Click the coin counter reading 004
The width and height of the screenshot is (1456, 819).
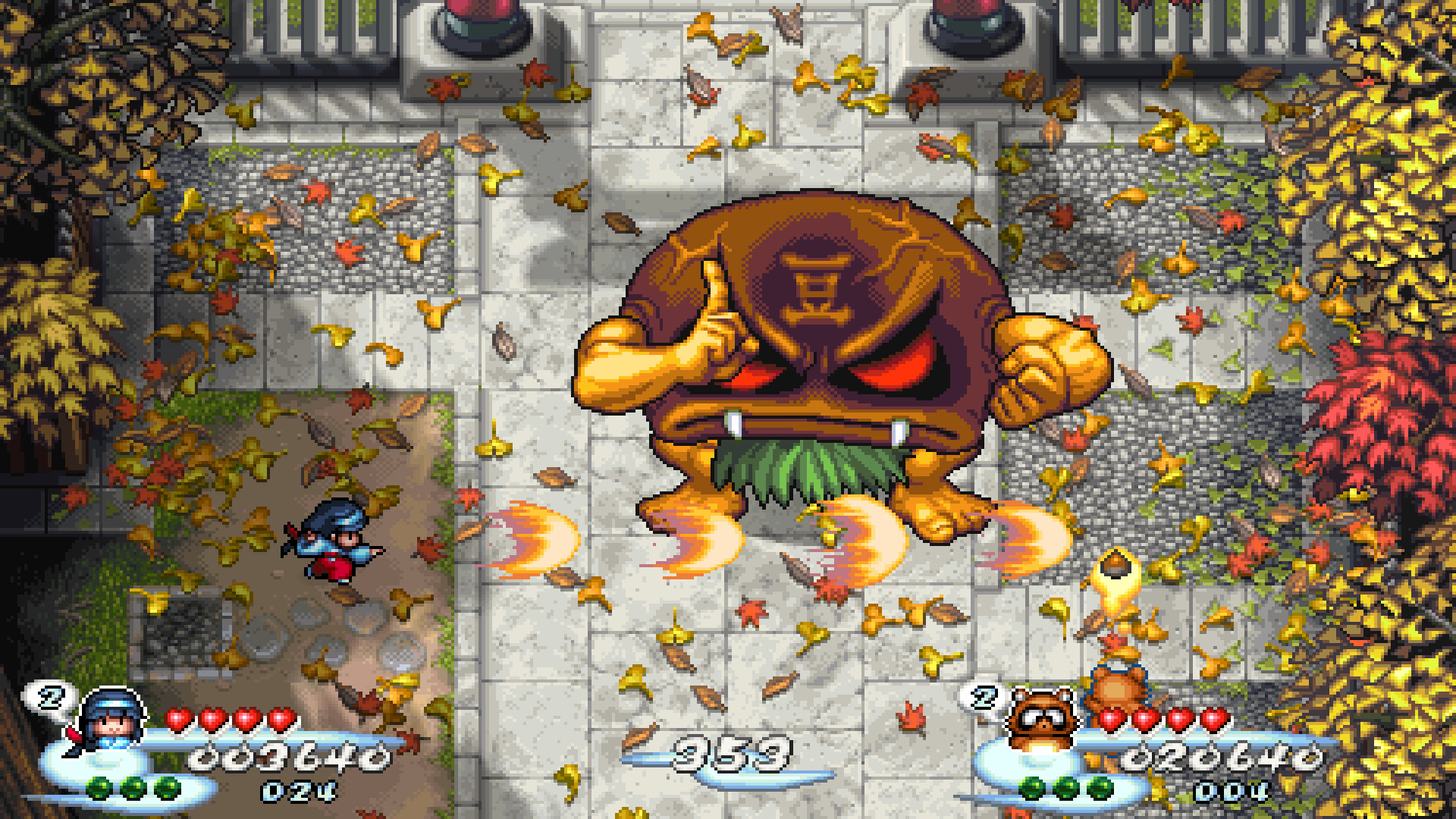[x=1232, y=790]
